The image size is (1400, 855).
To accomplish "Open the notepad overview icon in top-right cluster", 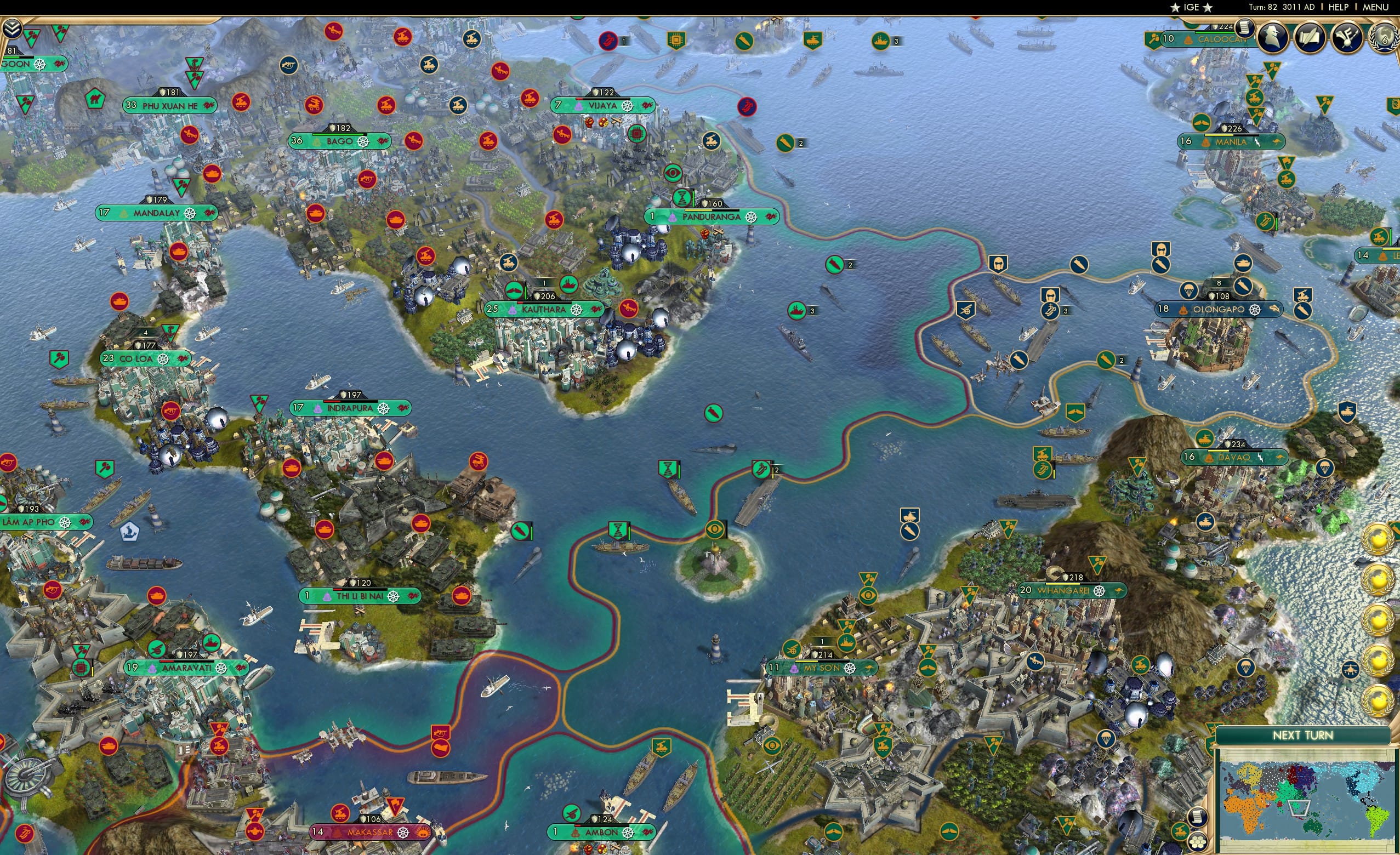I will tap(1245, 30).
